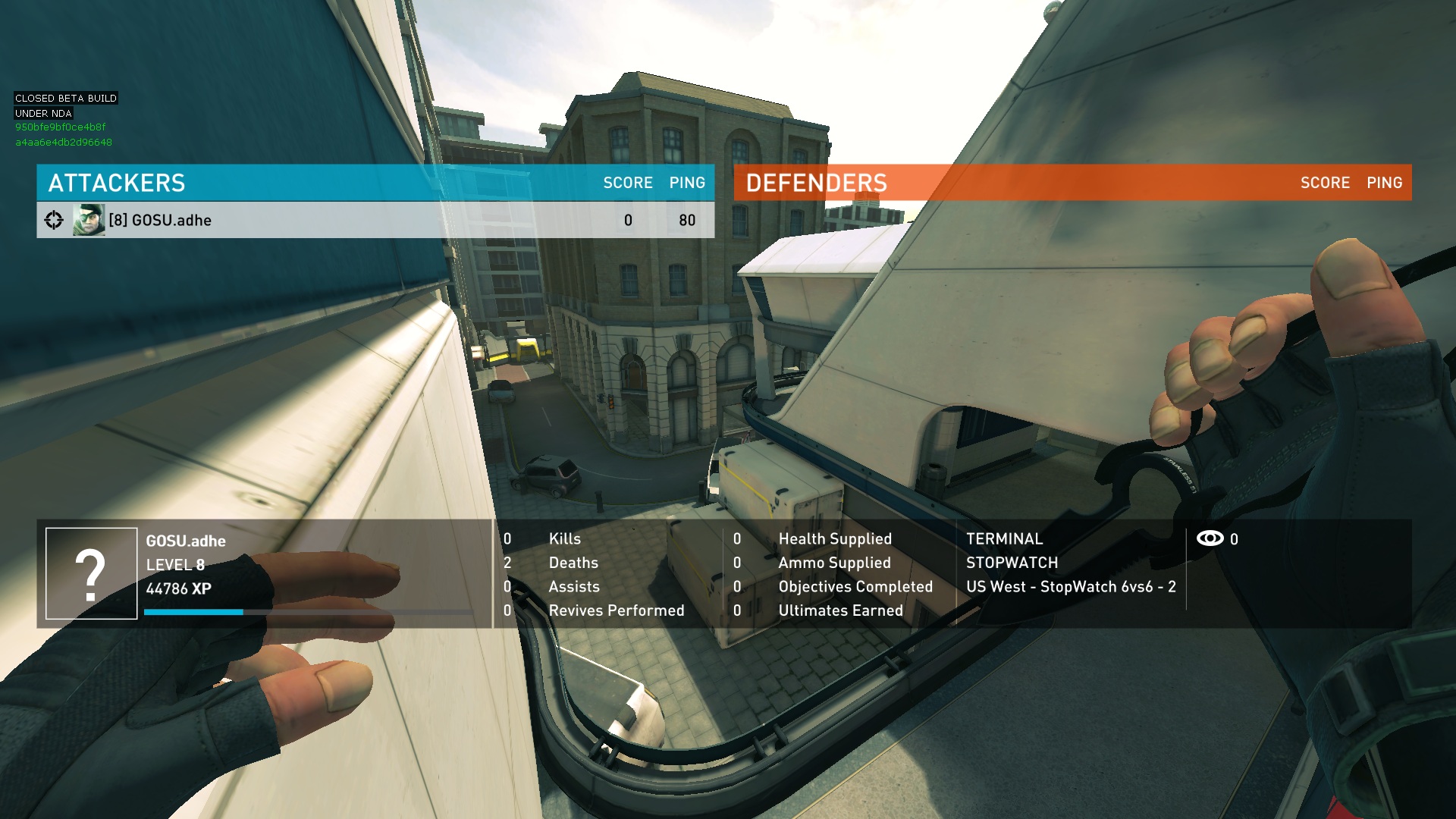Select the GOSU.adhe player row
This screenshot has width=1456, height=819.
click(x=375, y=220)
